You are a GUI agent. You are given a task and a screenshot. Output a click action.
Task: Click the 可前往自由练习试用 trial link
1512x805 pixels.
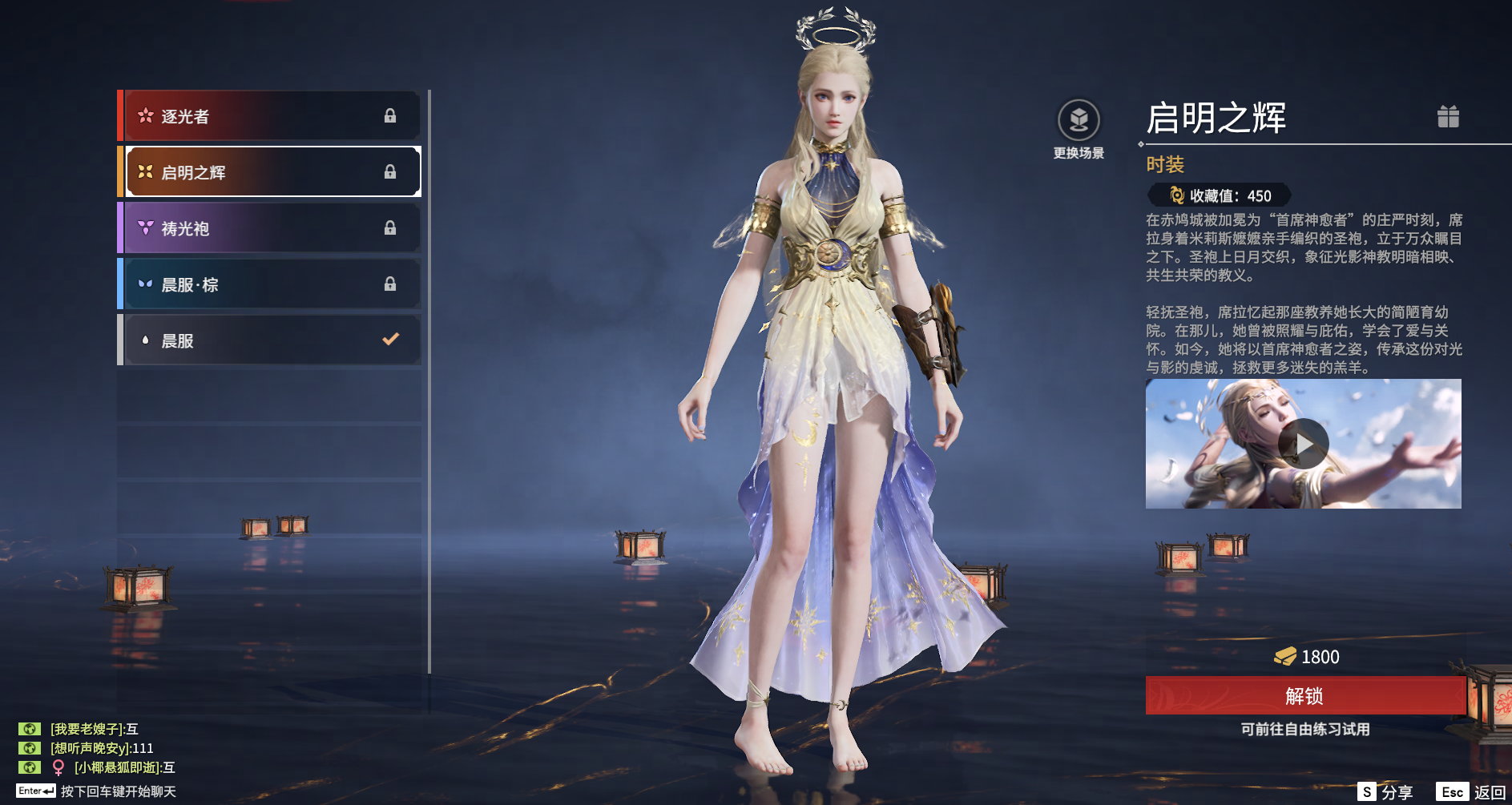1304,729
